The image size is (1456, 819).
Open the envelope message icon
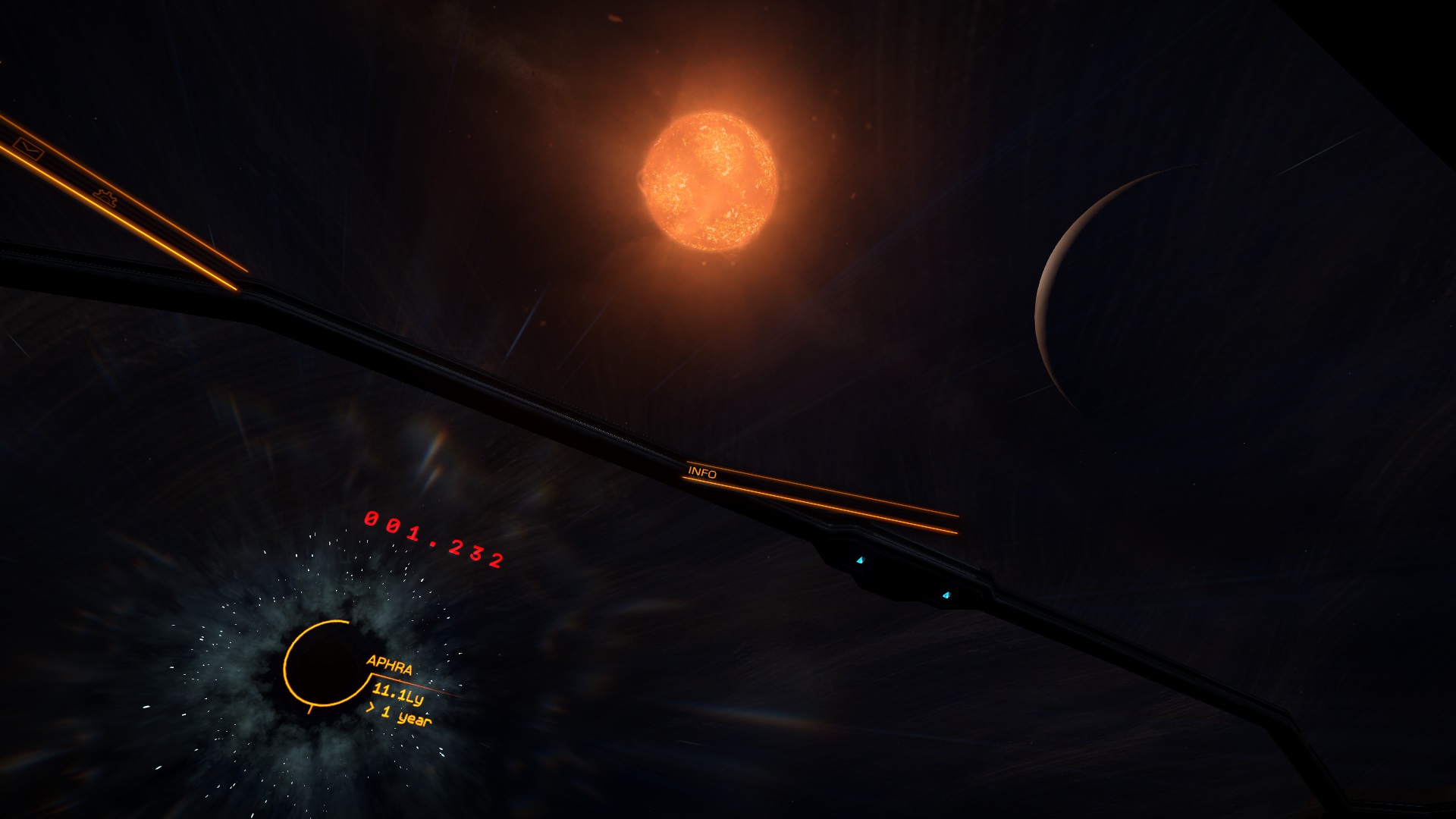pos(29,149)
